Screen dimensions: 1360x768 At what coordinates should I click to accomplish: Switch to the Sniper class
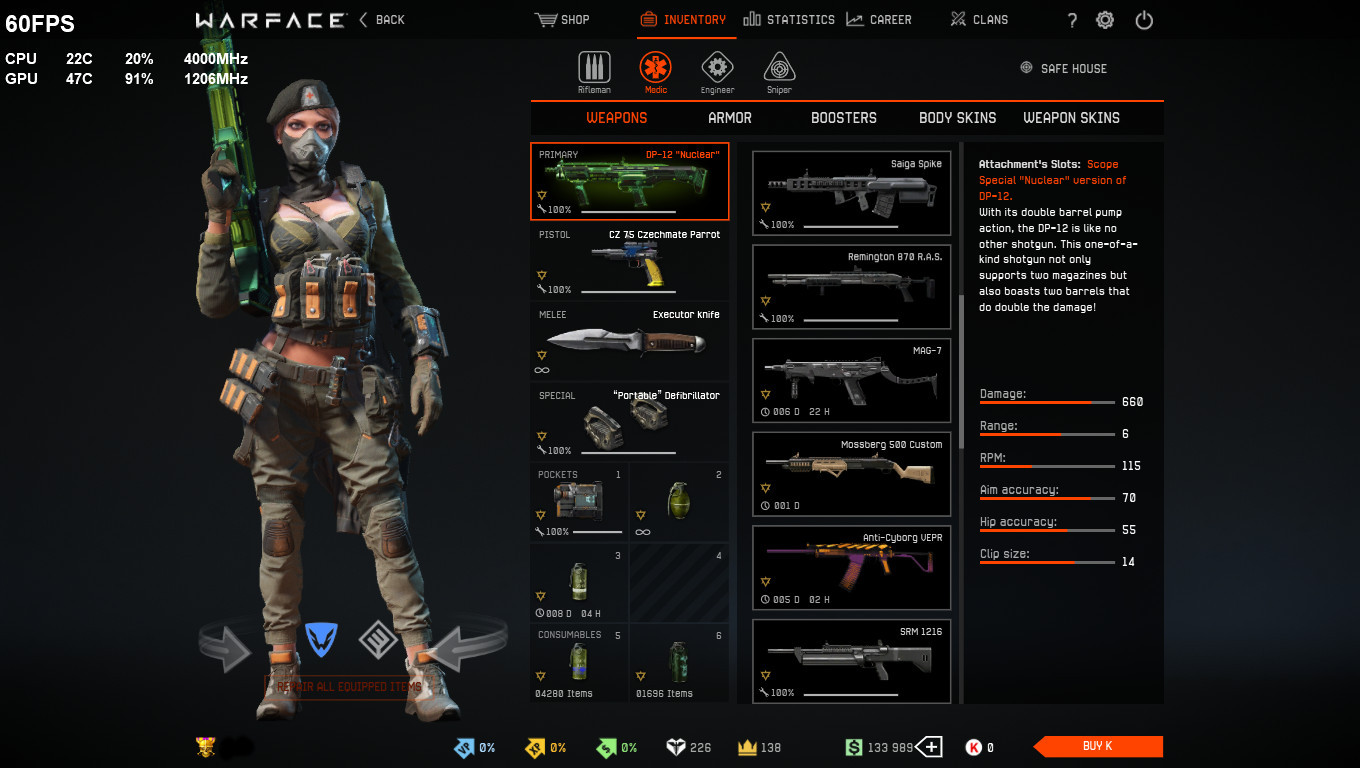tap(779, 70)
